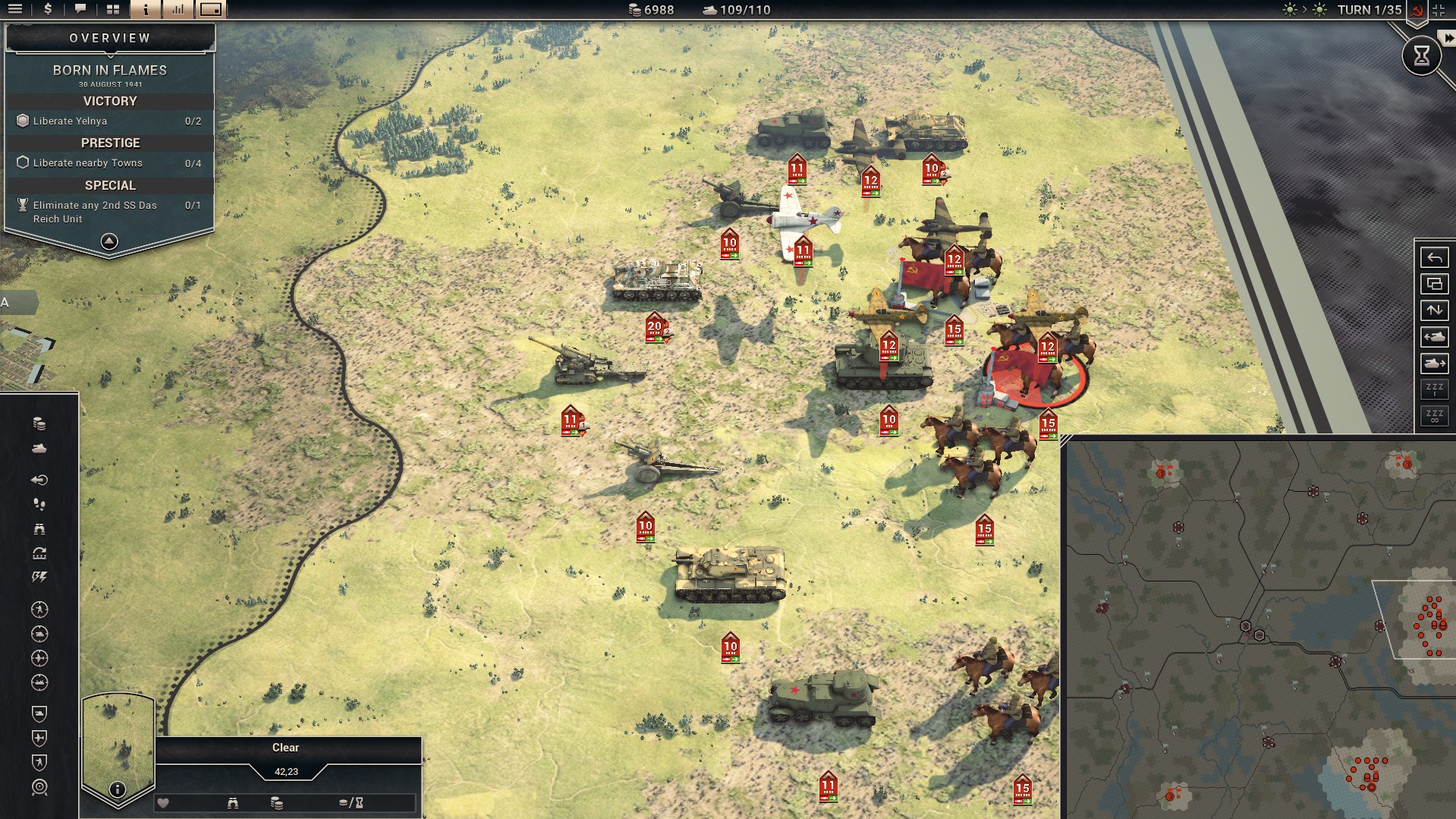Viewport: 1456px width, 819px height.
Task: Toggle the minimap display button
Action: pyautogui.click(x=211, y=9)
